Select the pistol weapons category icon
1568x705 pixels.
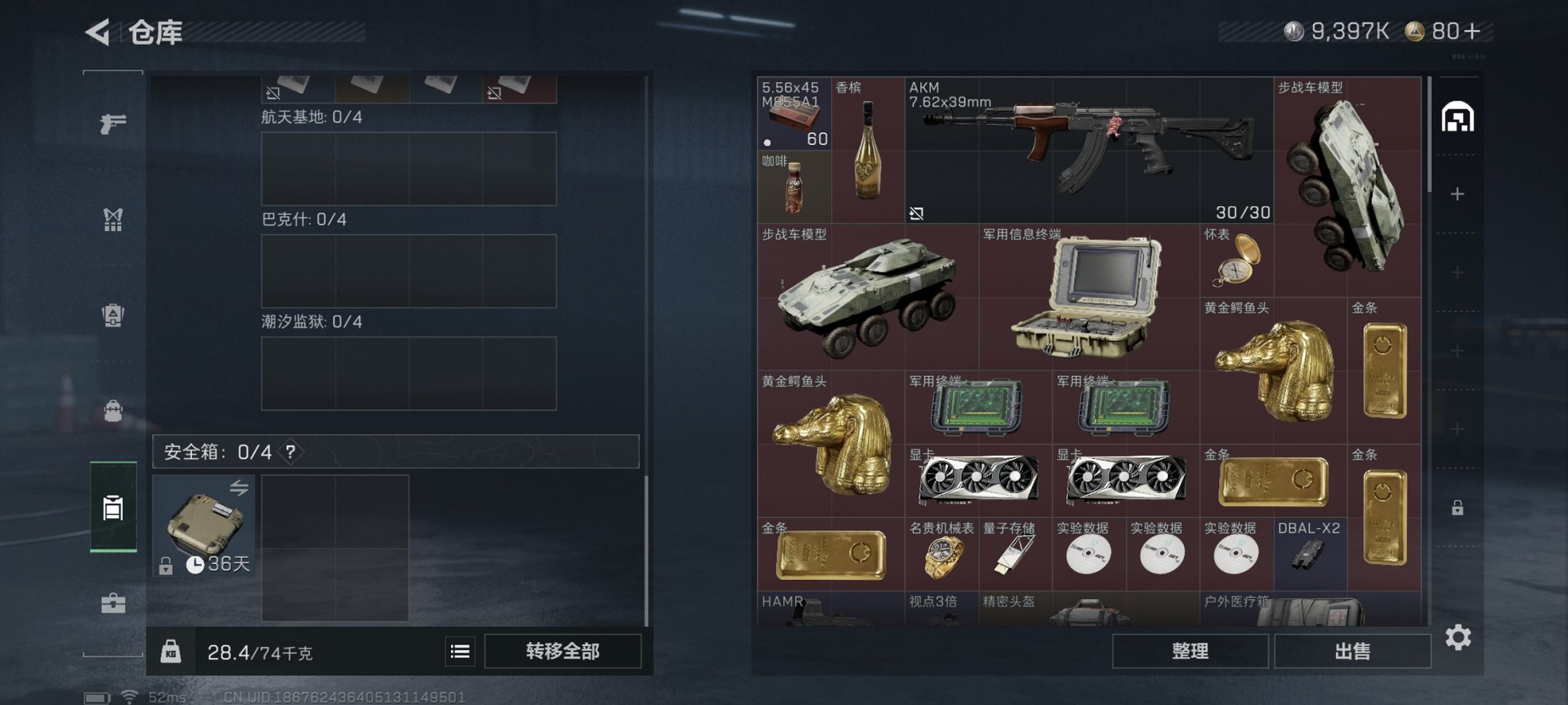113,123
